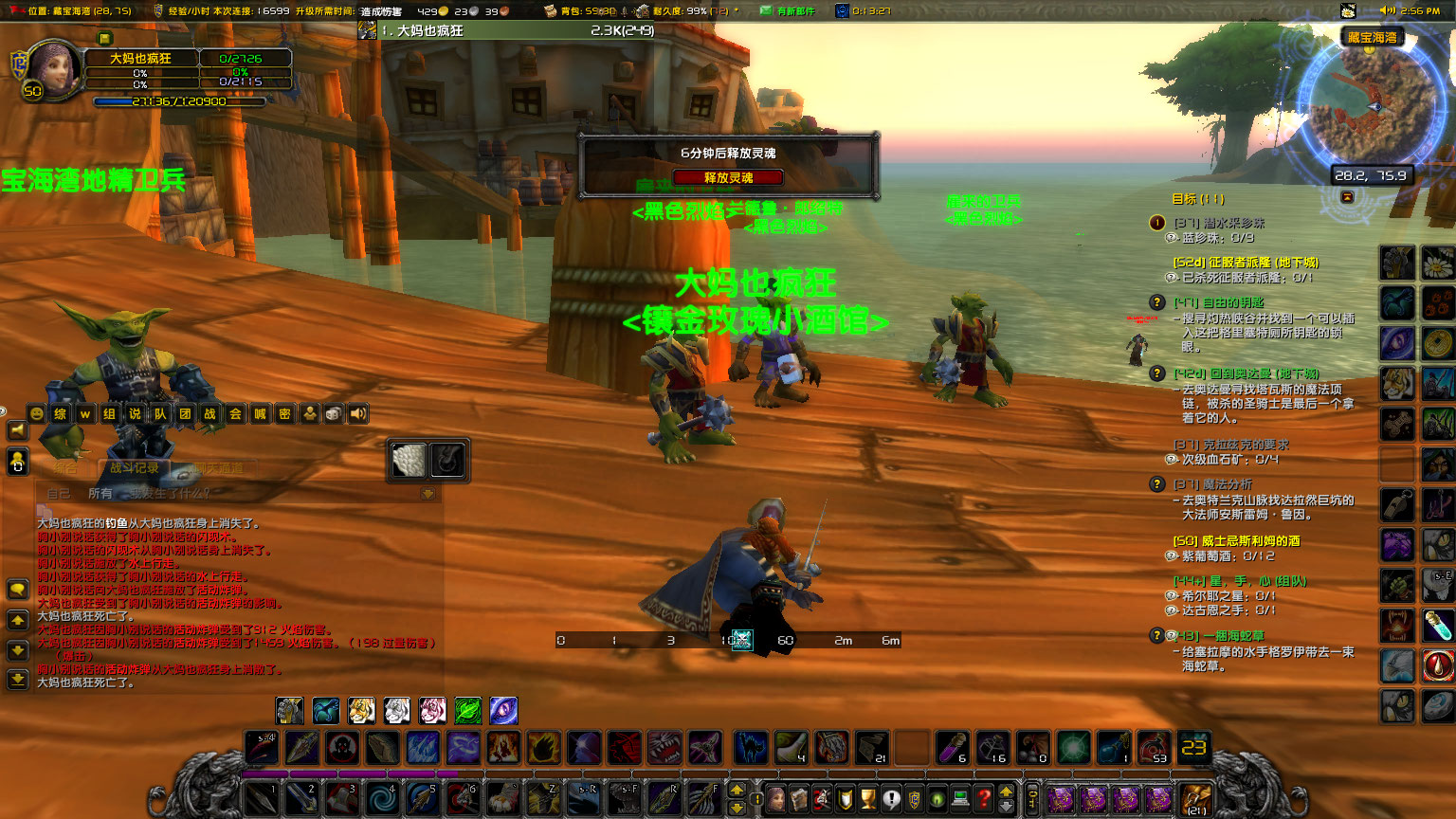Open the 所有 combat log filter

pyautogui.click(x=100, y=492)
